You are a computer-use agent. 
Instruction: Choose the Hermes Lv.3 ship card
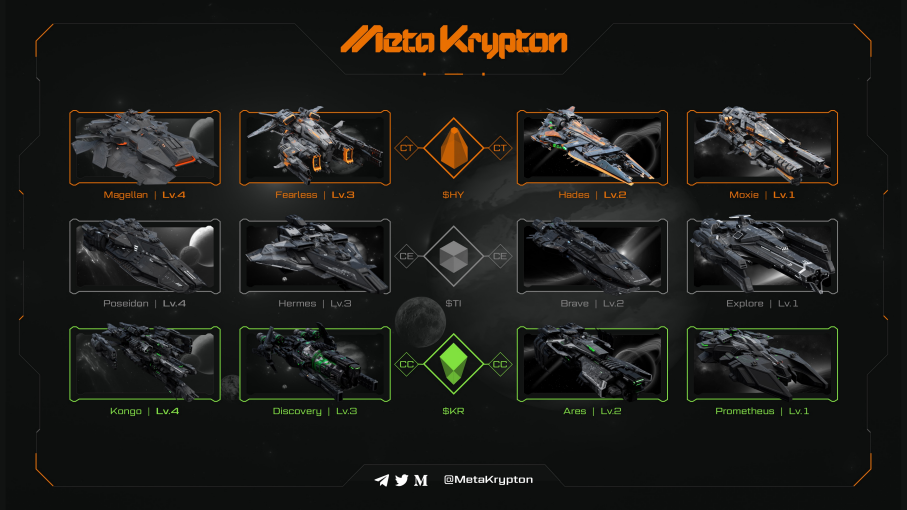coord(315,256)
